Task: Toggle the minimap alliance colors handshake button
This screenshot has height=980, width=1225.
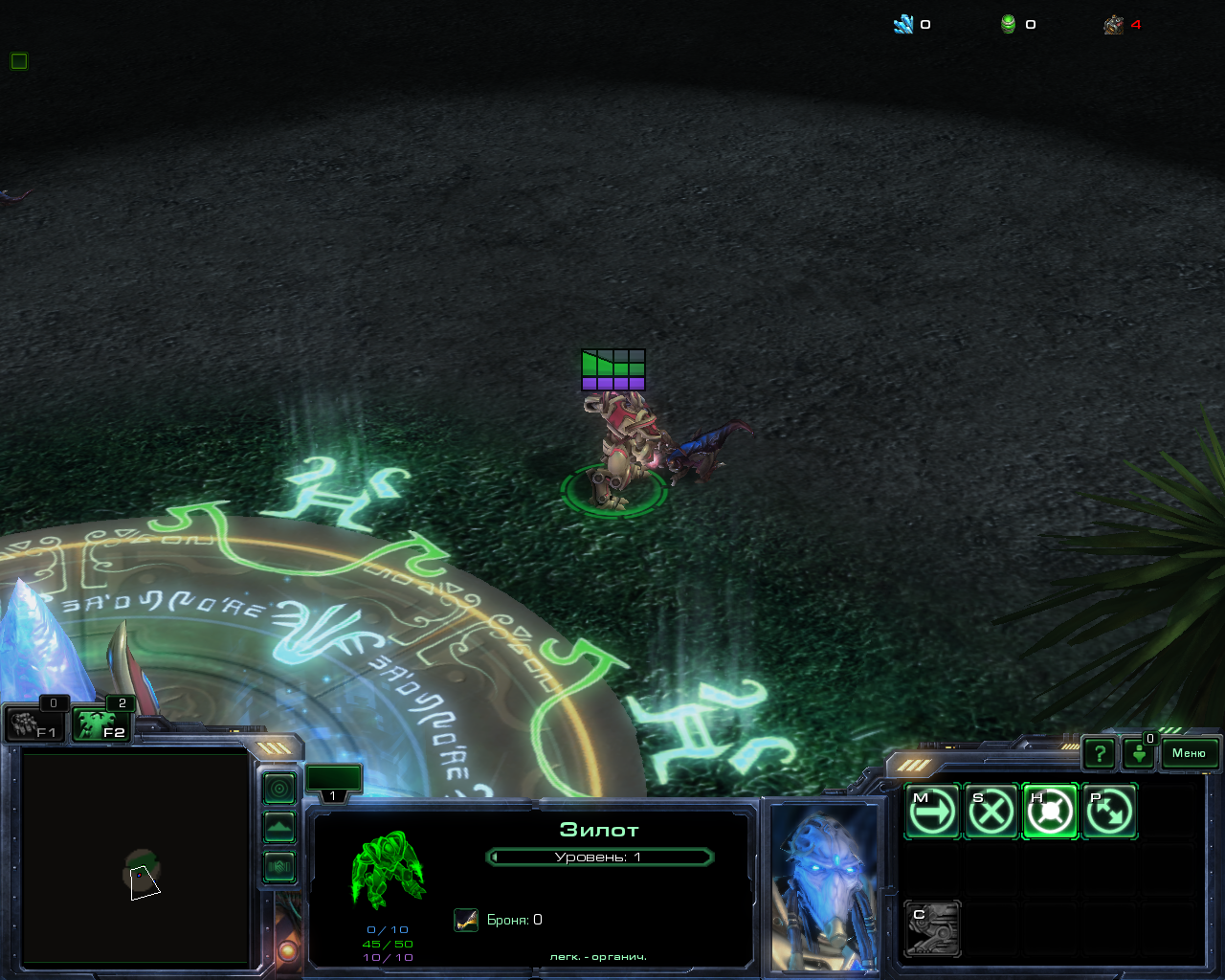Action: (279, 867)
